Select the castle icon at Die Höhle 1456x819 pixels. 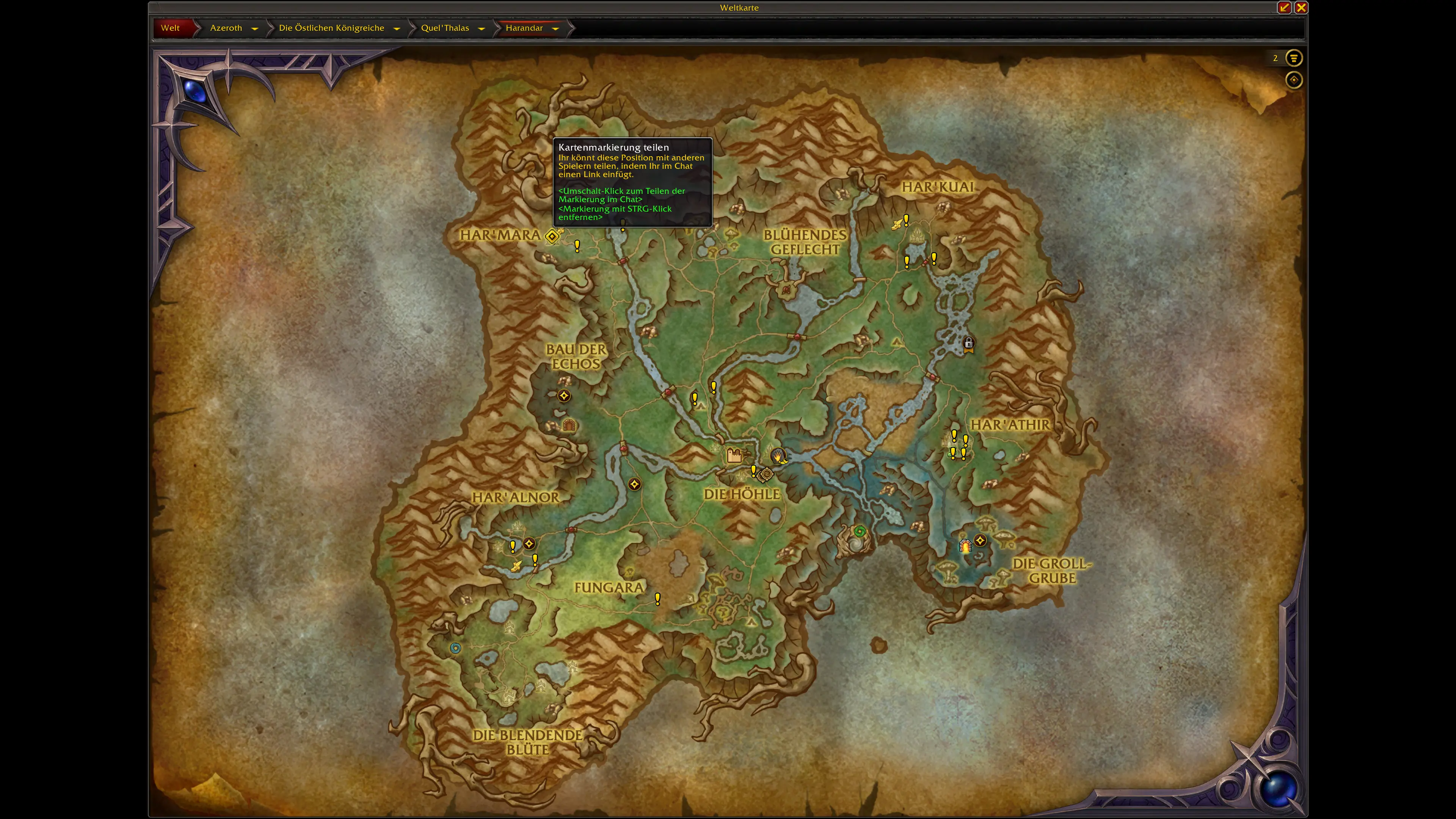click(734, 455)
